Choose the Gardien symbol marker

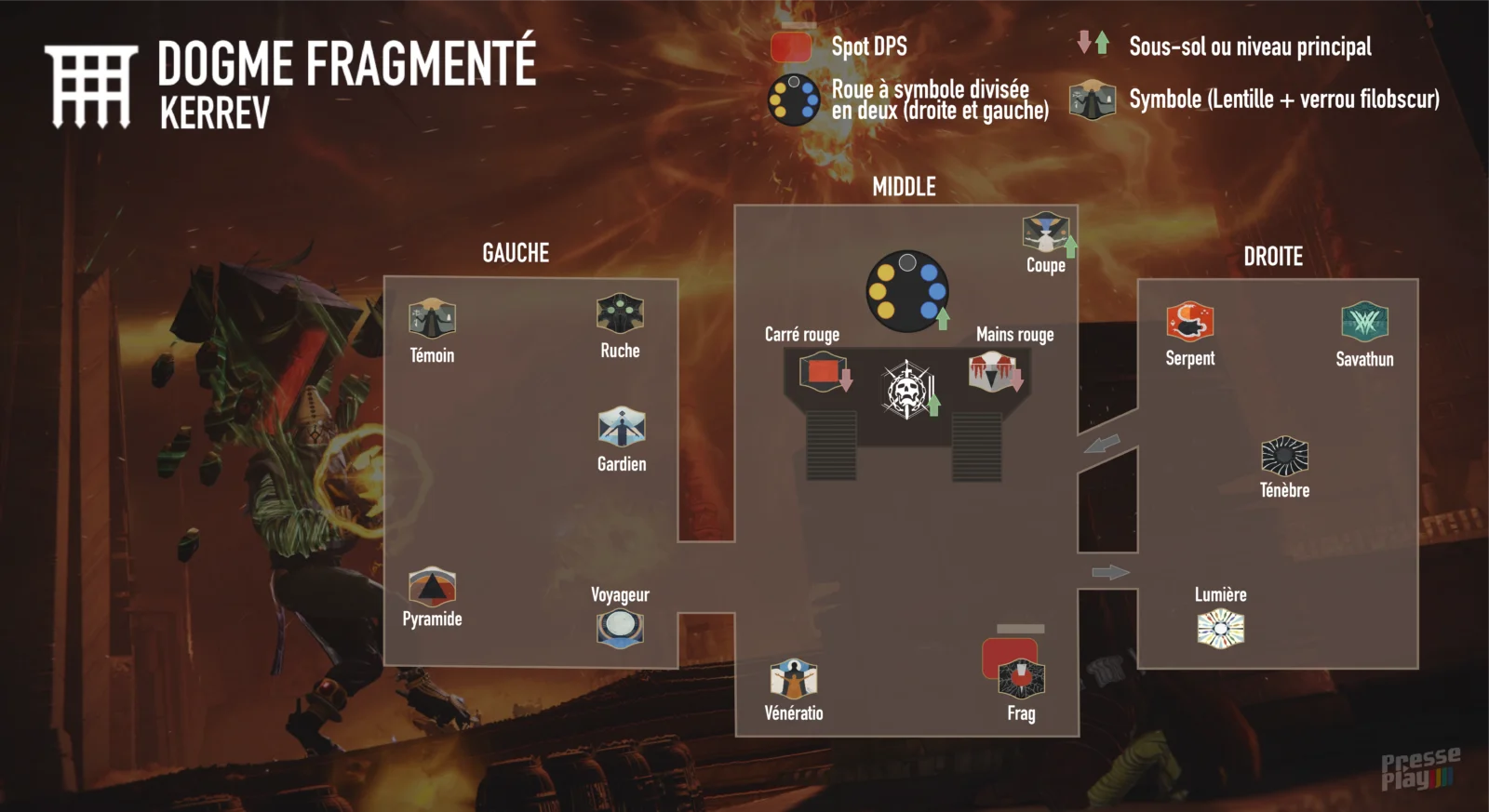point(622,427)
